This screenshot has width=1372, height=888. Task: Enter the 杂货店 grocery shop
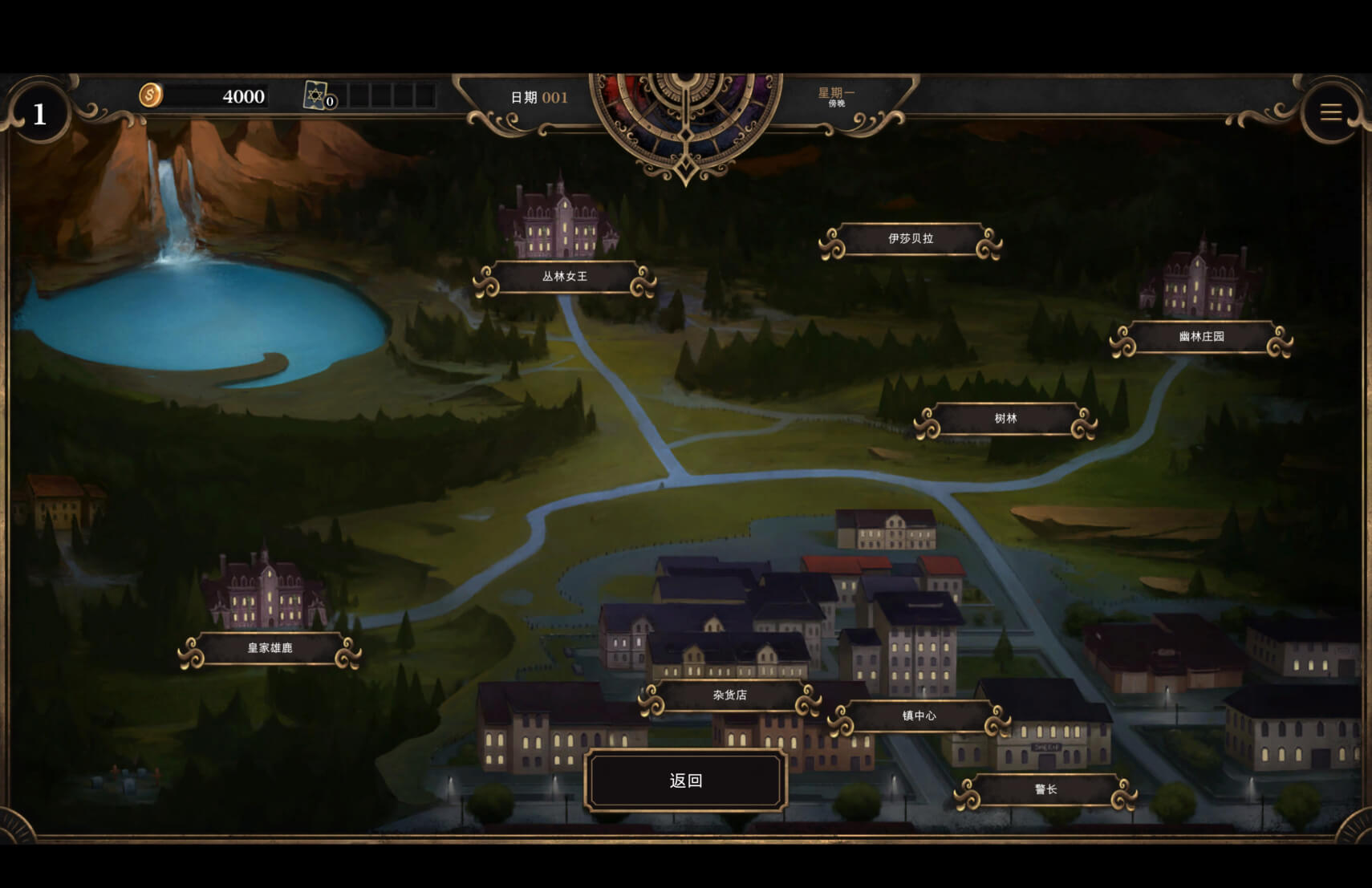729,695
